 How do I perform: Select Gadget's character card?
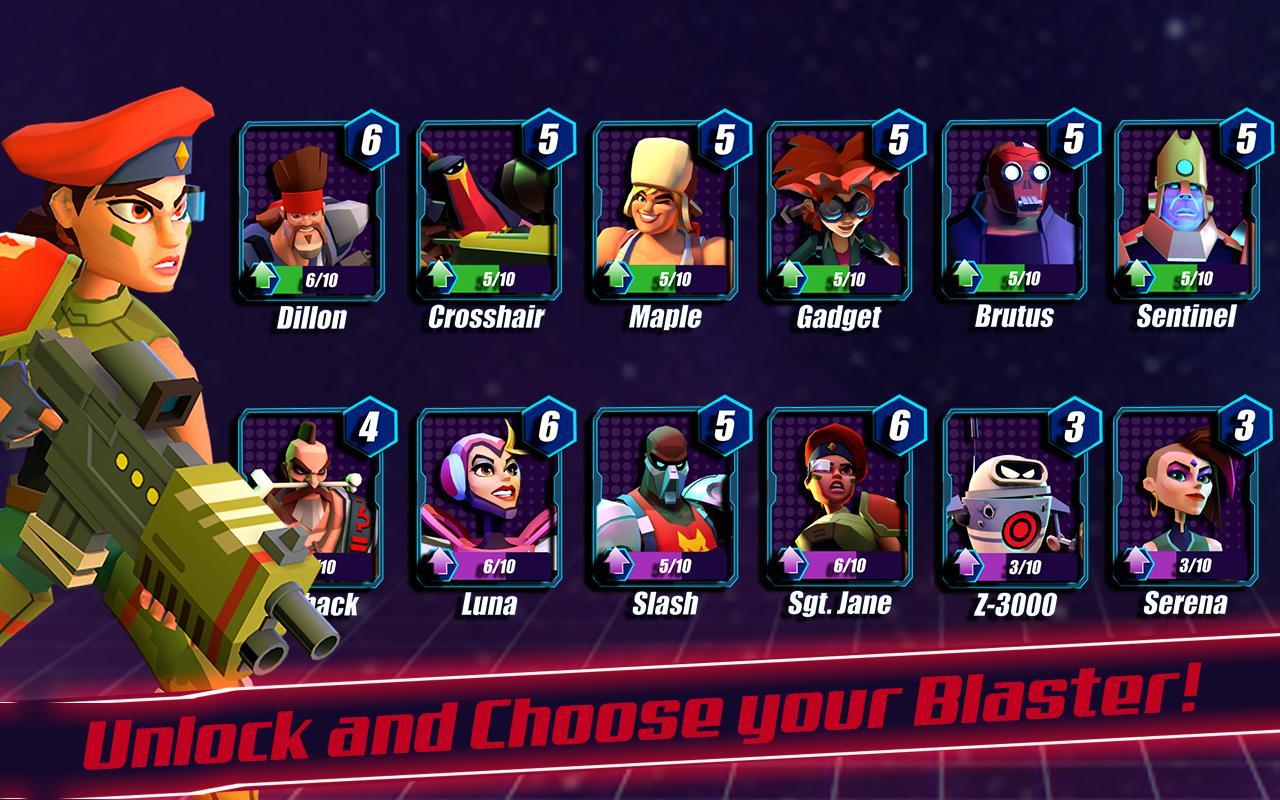(x=839, y=215)
